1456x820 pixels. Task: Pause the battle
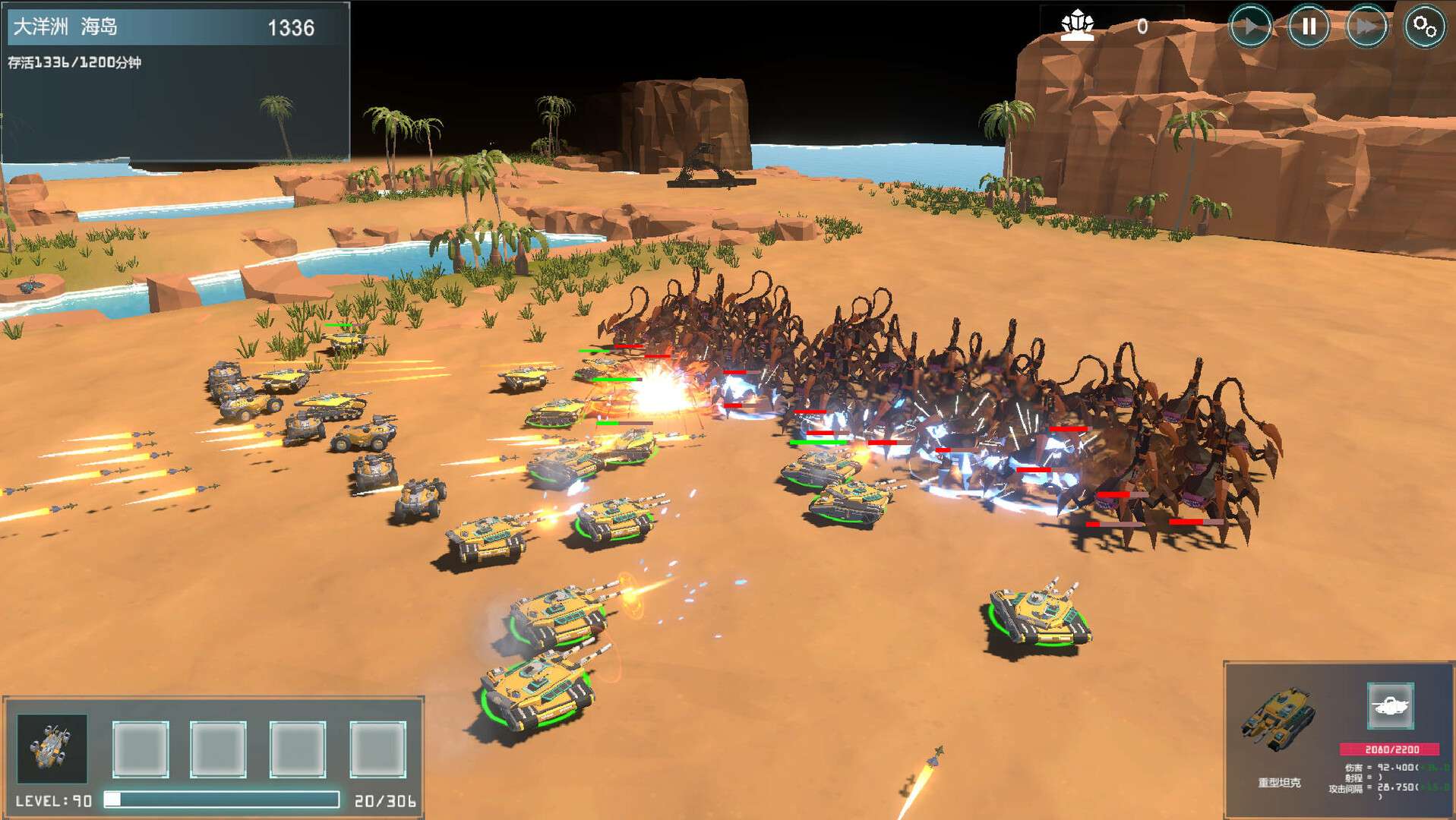click(x=1308, y=27)
